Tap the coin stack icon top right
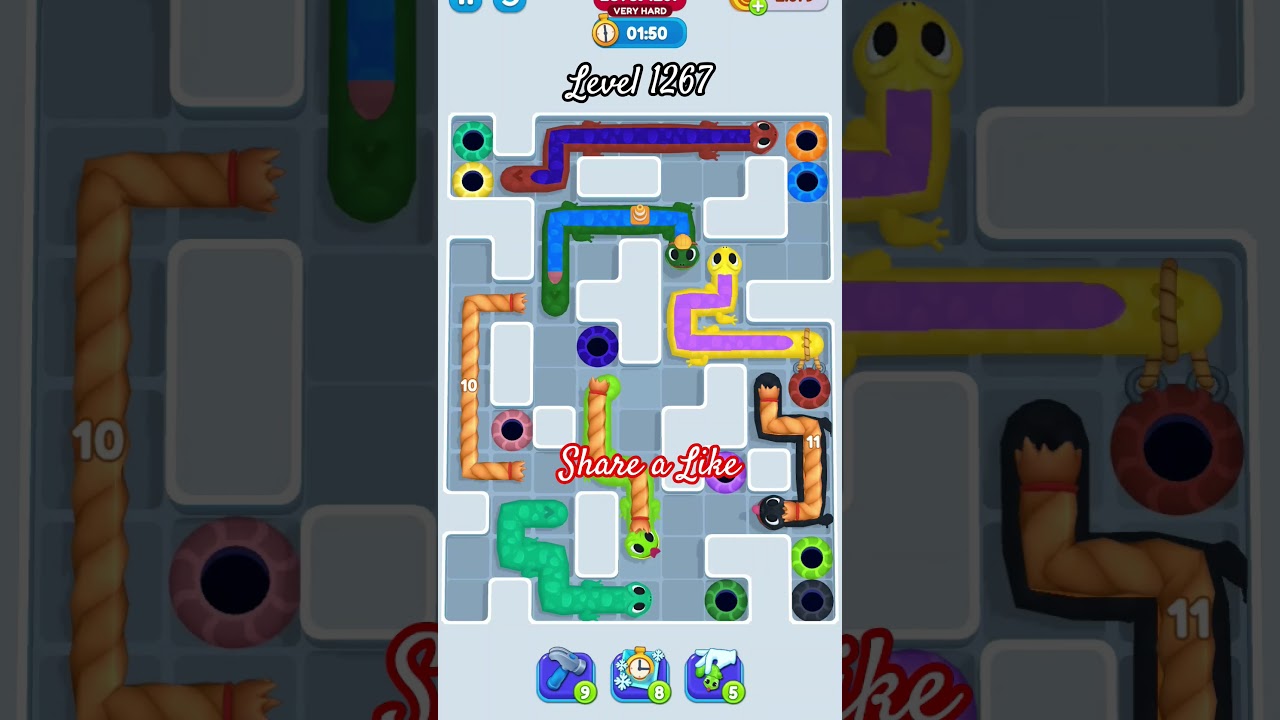The height and width of the screenshot is (720, 1280). [737, 4]
